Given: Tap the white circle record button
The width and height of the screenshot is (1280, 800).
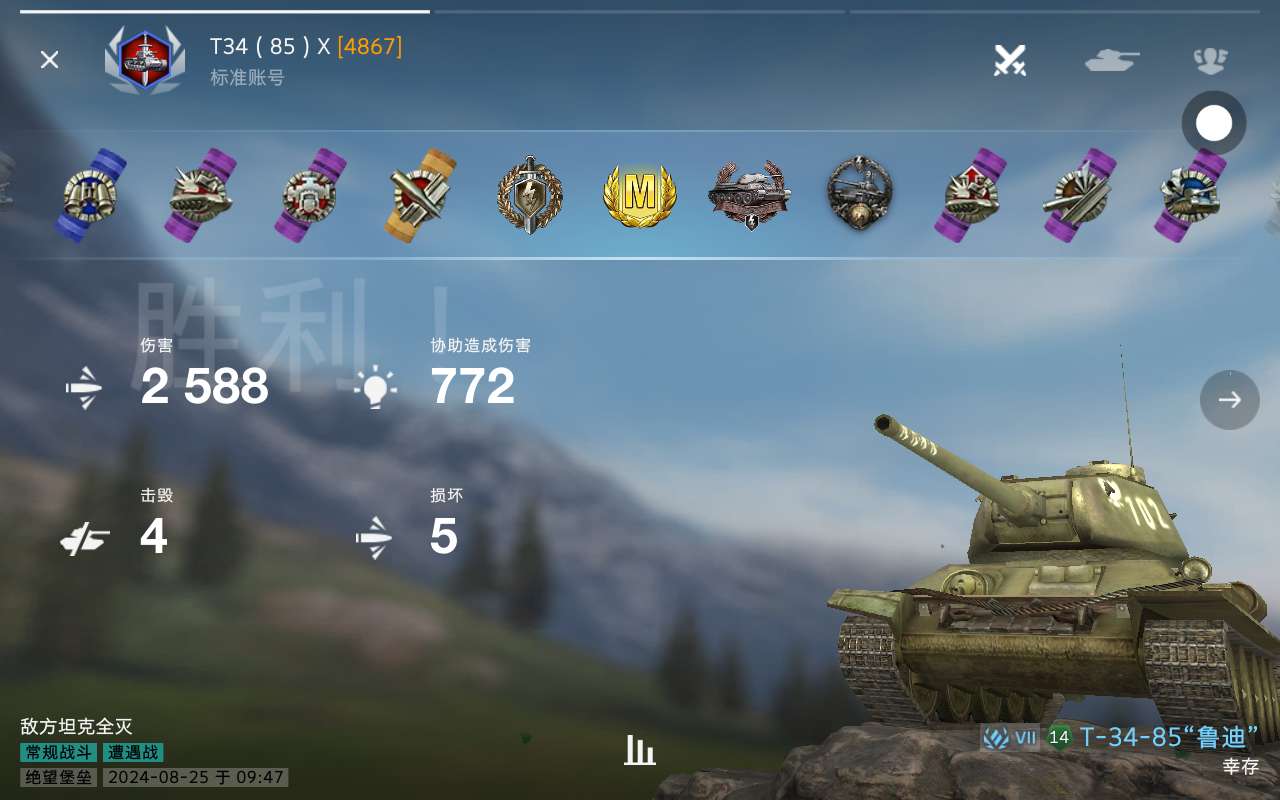Looking at the screenshot, I should tap(1214, 124).
